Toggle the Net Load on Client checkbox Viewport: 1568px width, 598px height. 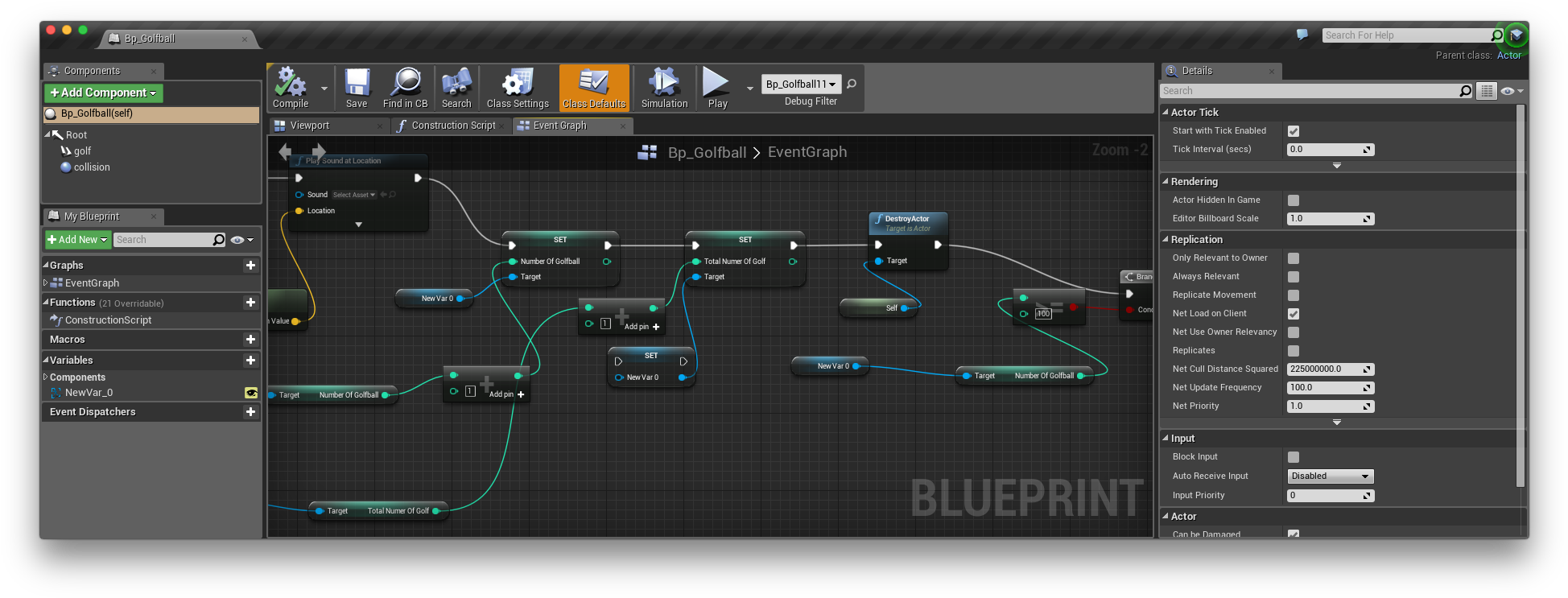(1293, 313)
